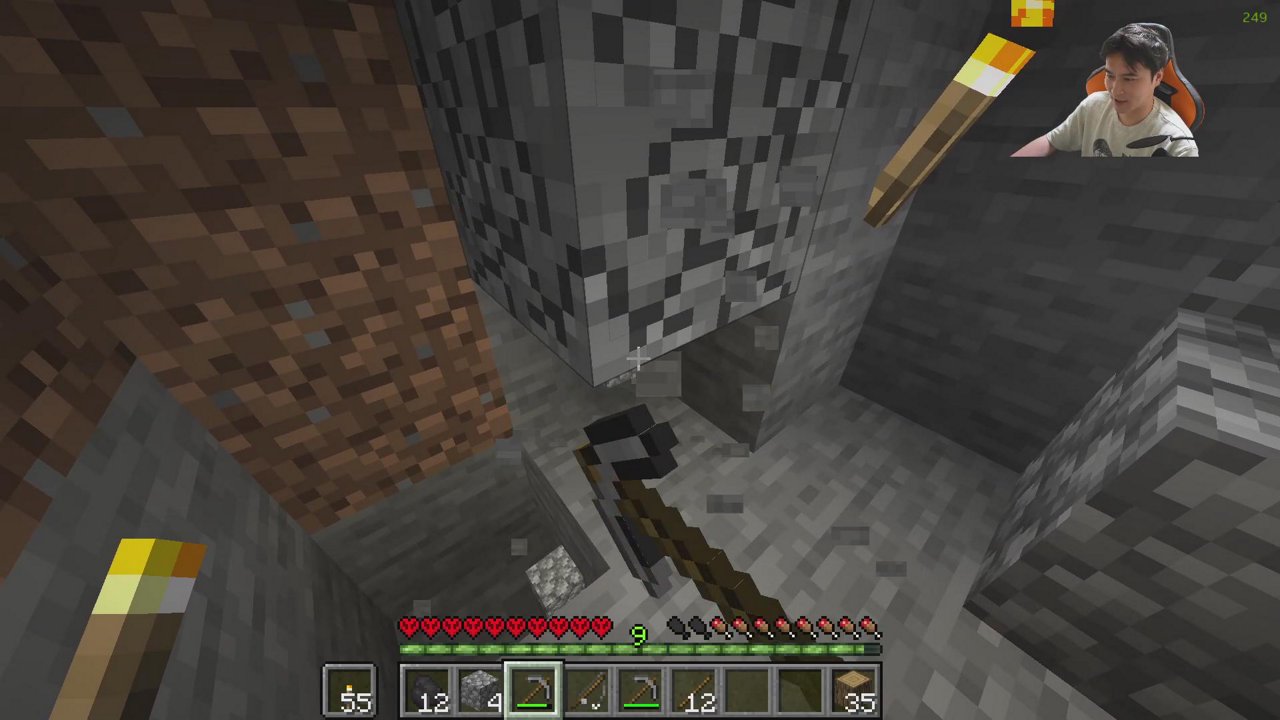
Task: Switch to the fishing rod slot
Action: click(588, 692)
